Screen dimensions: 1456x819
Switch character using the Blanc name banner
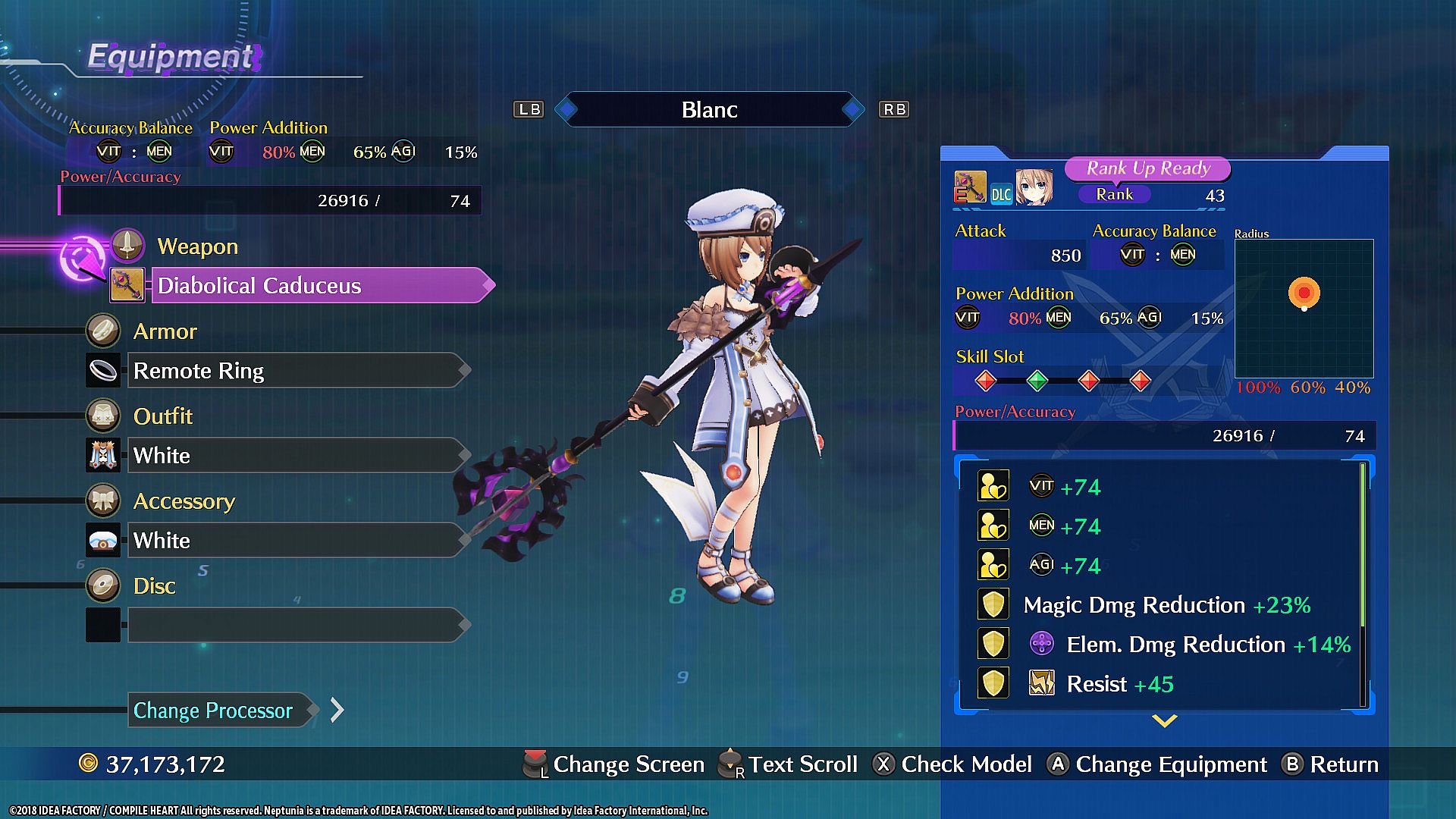click(x=709, y=110)
